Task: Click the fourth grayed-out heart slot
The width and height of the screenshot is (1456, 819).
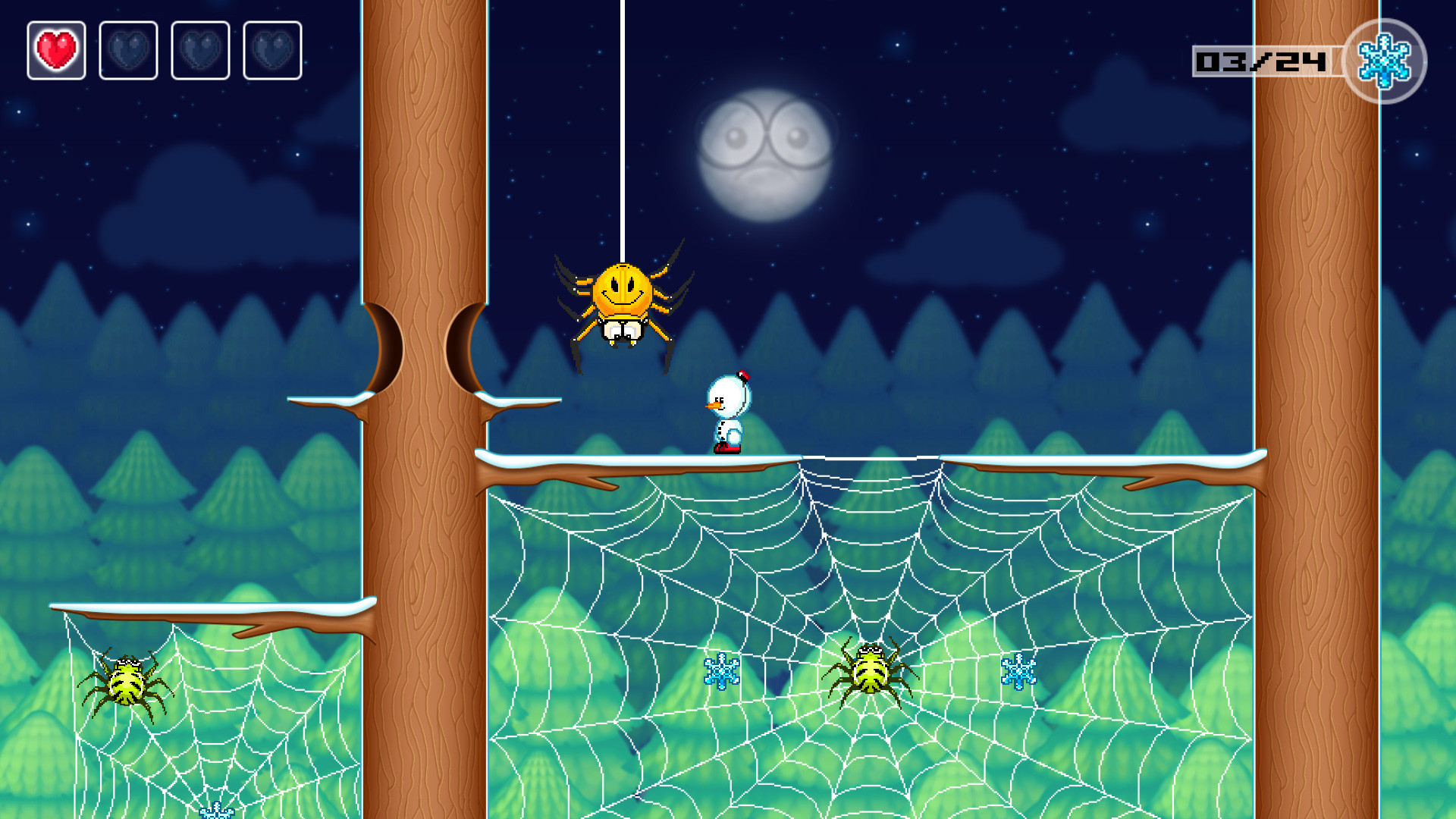Action: coord(270,51)
